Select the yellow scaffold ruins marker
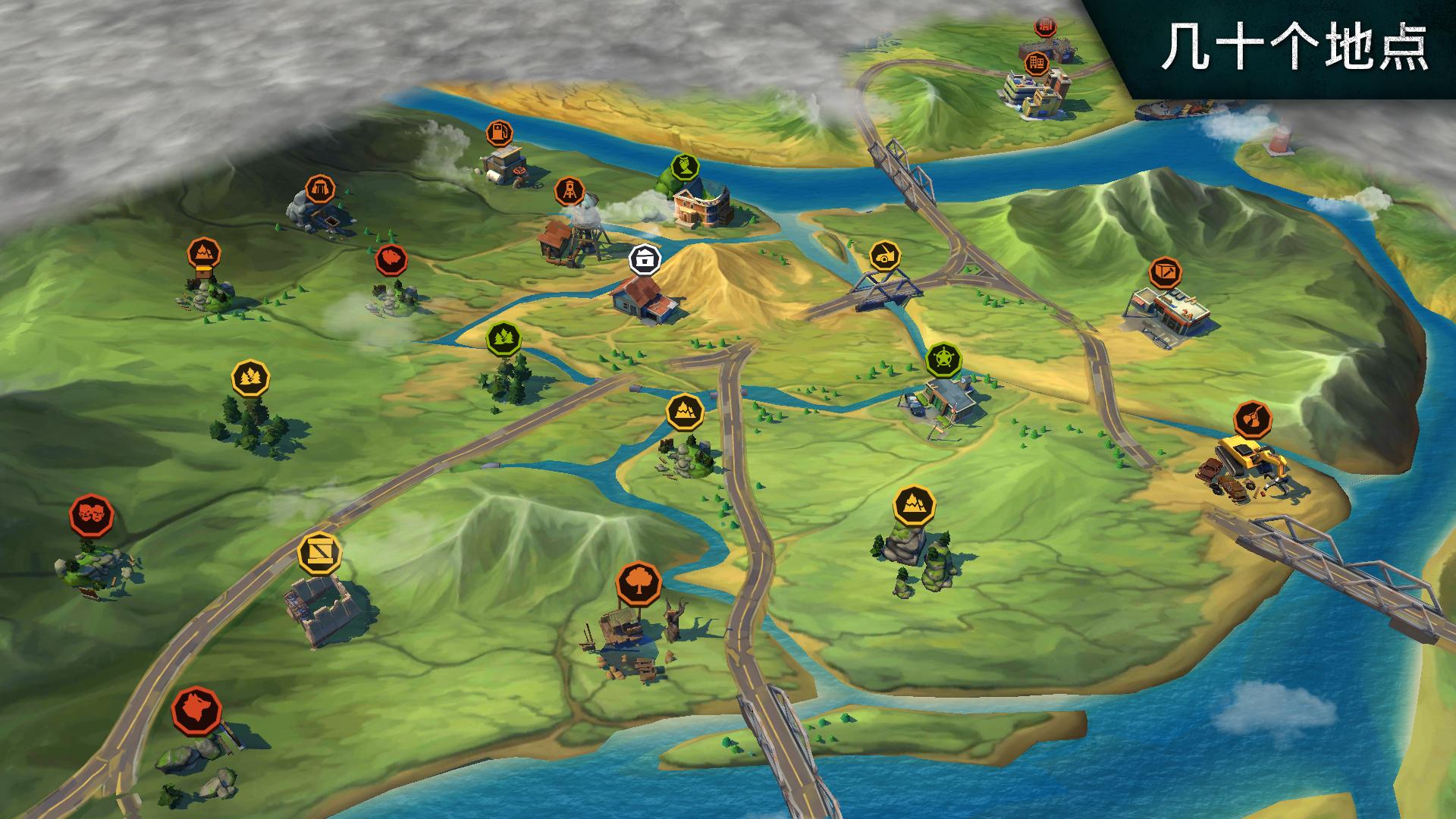 [x=319, y=553]
